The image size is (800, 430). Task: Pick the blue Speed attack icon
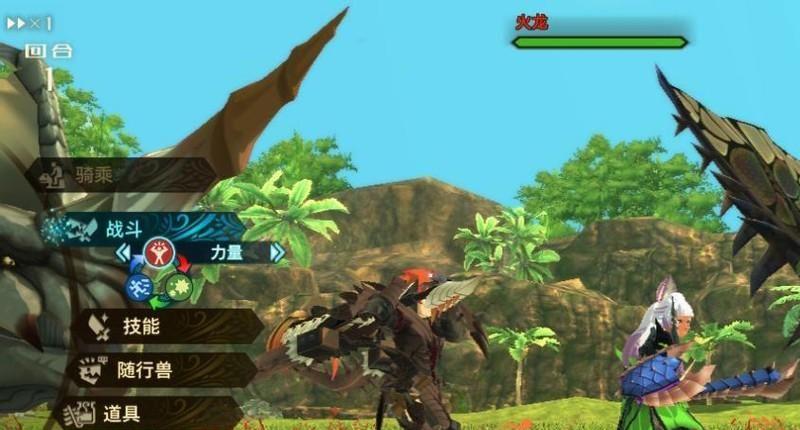(x=138, y=287)
